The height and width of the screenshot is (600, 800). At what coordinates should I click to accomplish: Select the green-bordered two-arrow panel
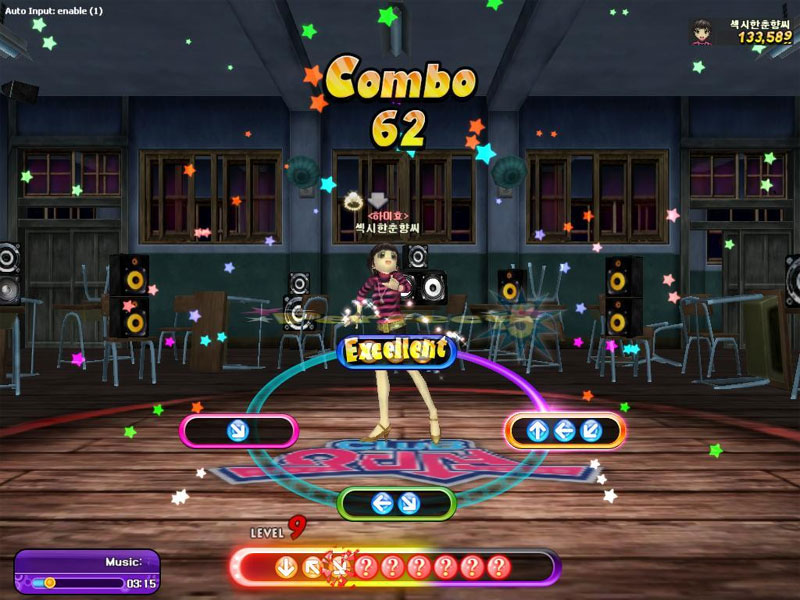(396, 503)
